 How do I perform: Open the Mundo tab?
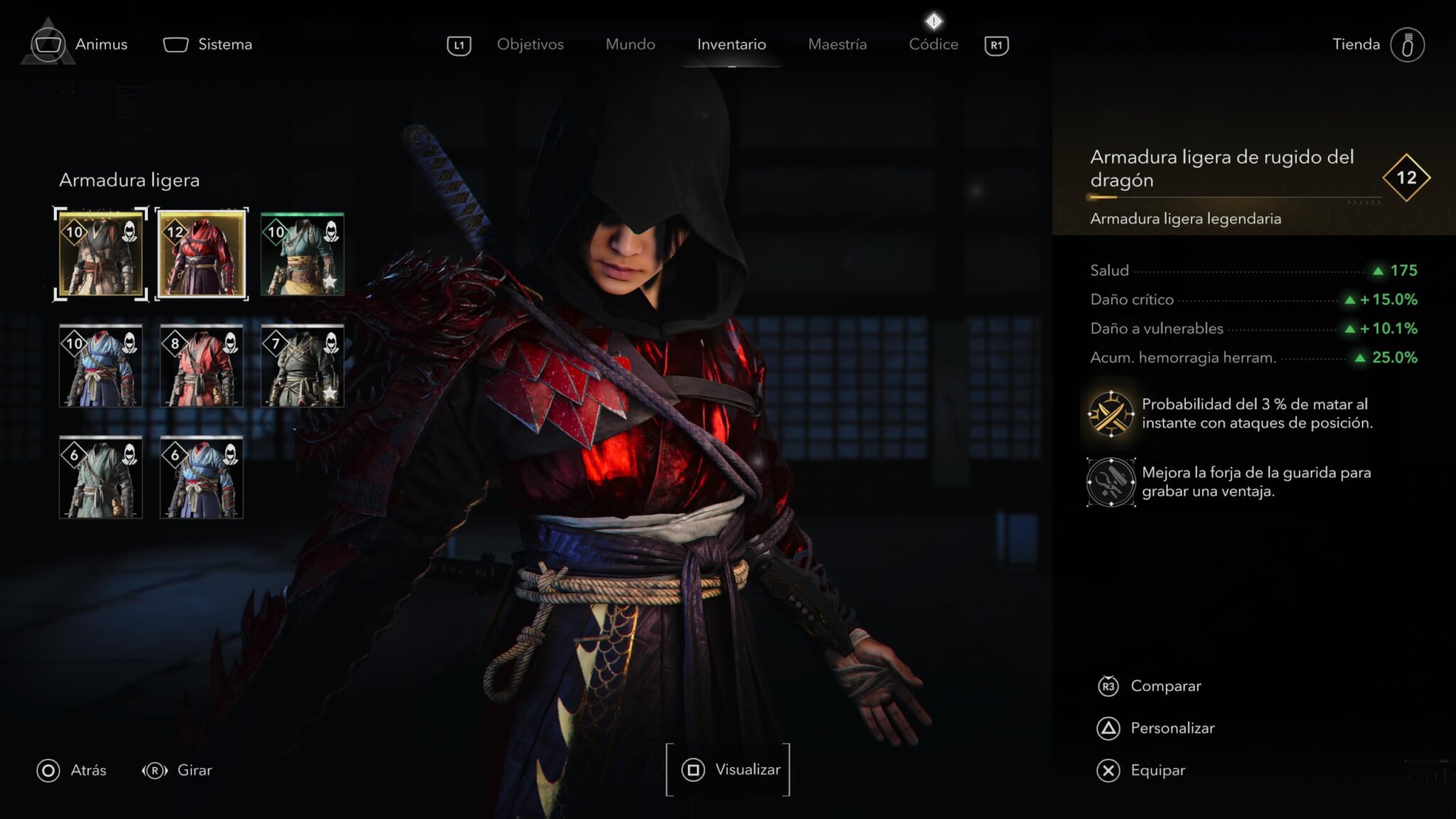click(630, 44)
